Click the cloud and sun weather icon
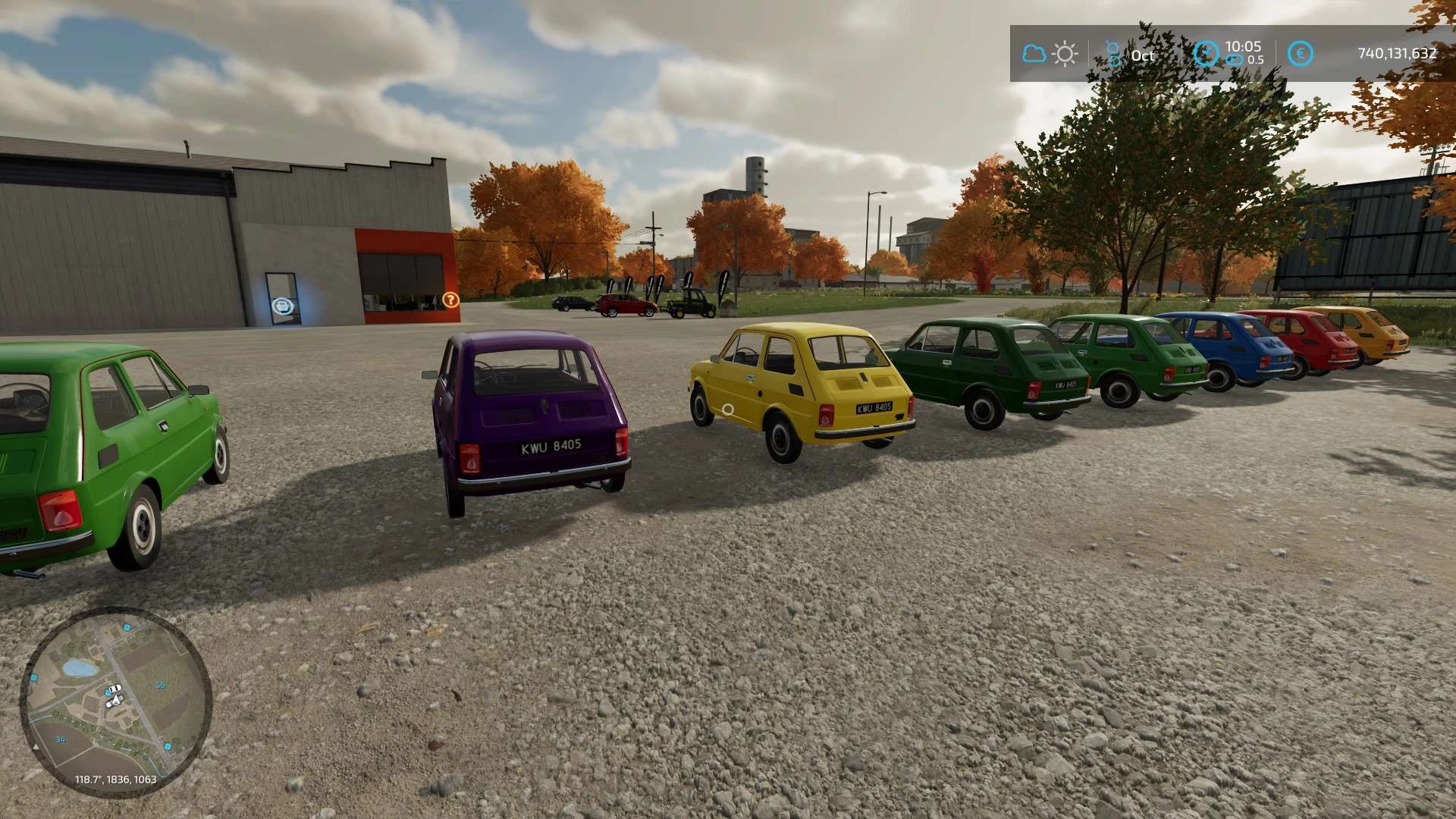Image resolution: width=1456 pixels, height=819 pixels. point(1050,54)
